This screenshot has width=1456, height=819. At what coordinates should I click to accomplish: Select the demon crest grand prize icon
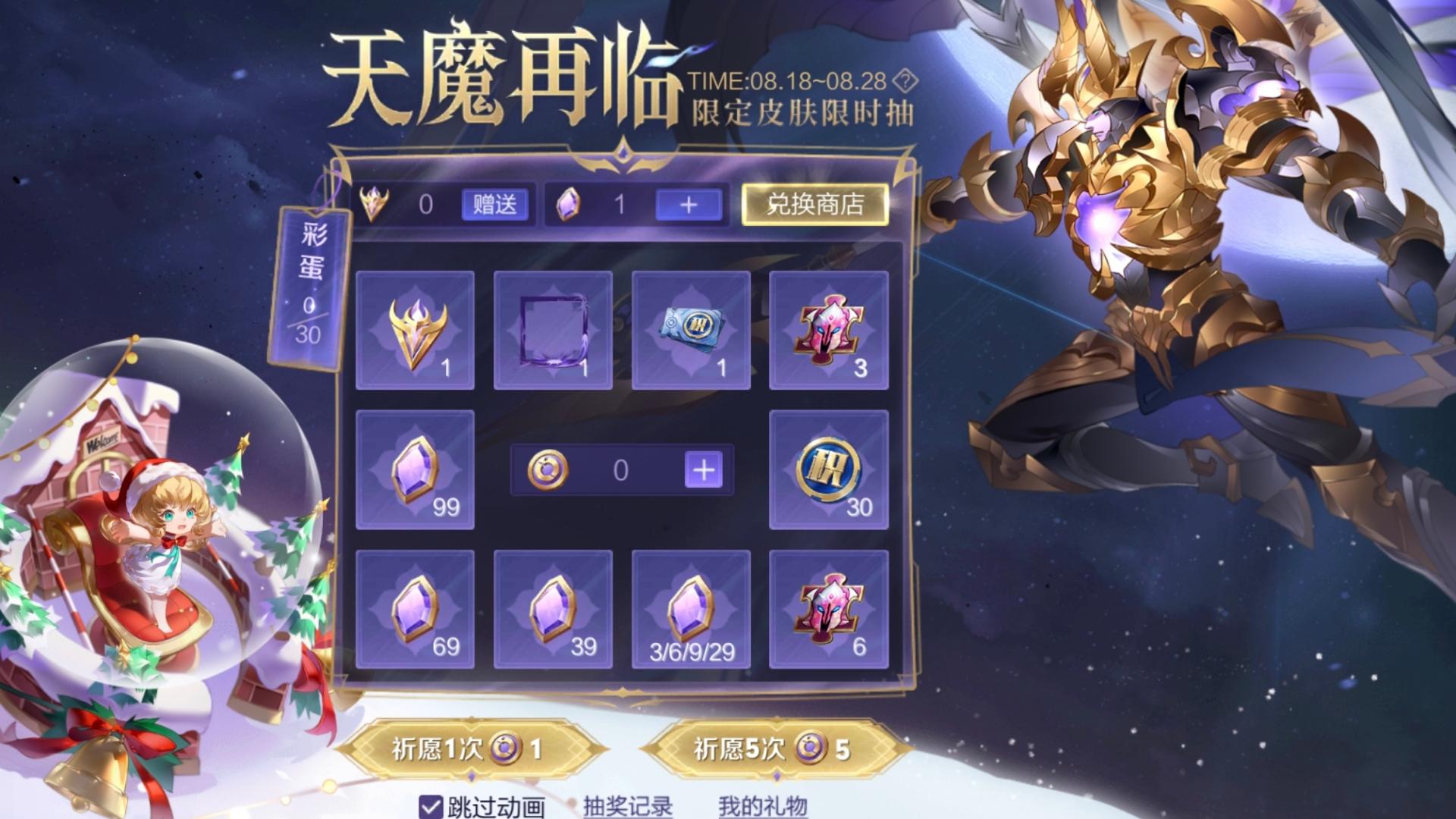415,330
